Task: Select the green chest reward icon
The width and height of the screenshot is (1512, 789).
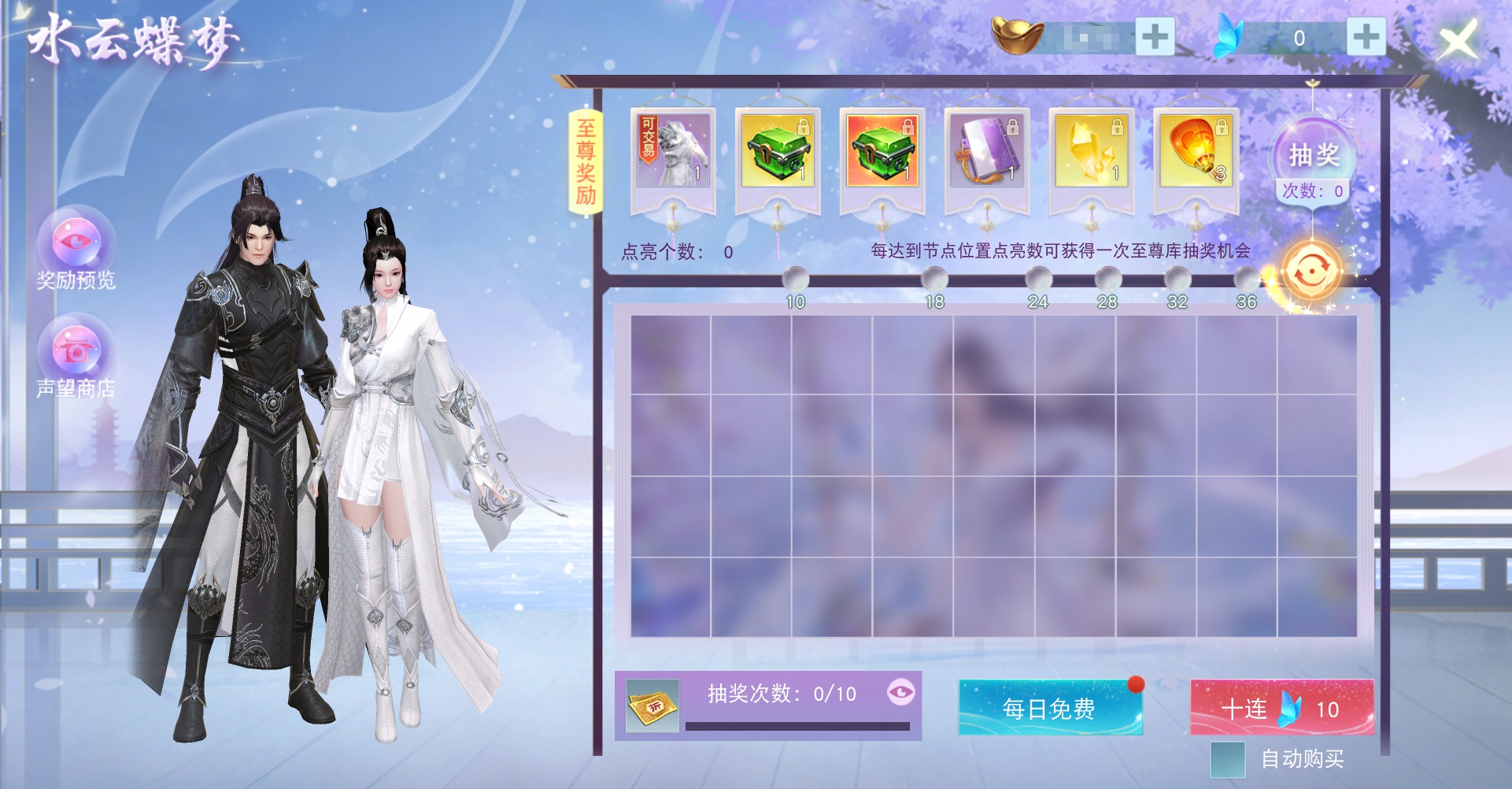Action: 778,151
